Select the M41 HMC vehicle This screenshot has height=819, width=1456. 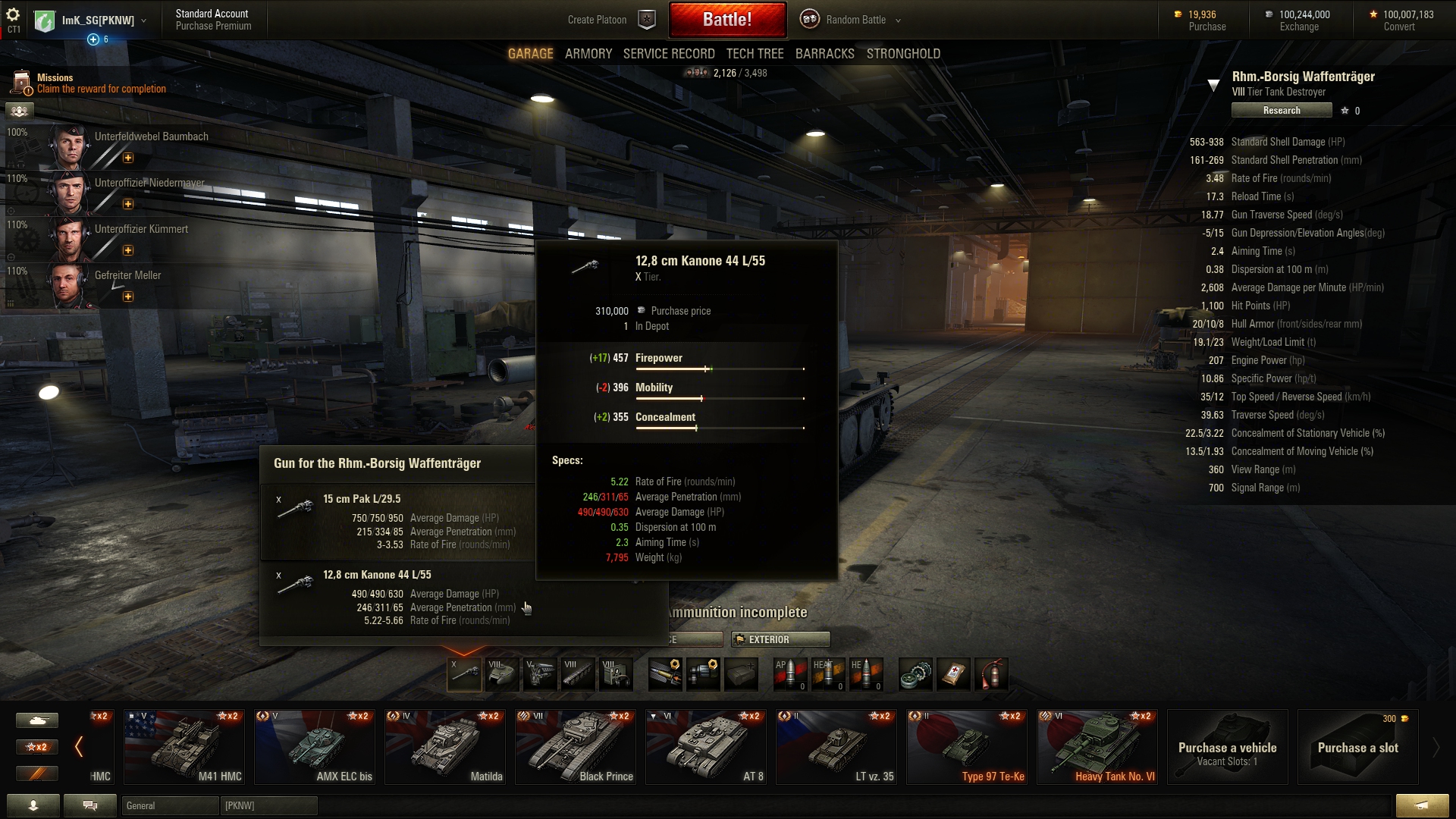point(184,747)
